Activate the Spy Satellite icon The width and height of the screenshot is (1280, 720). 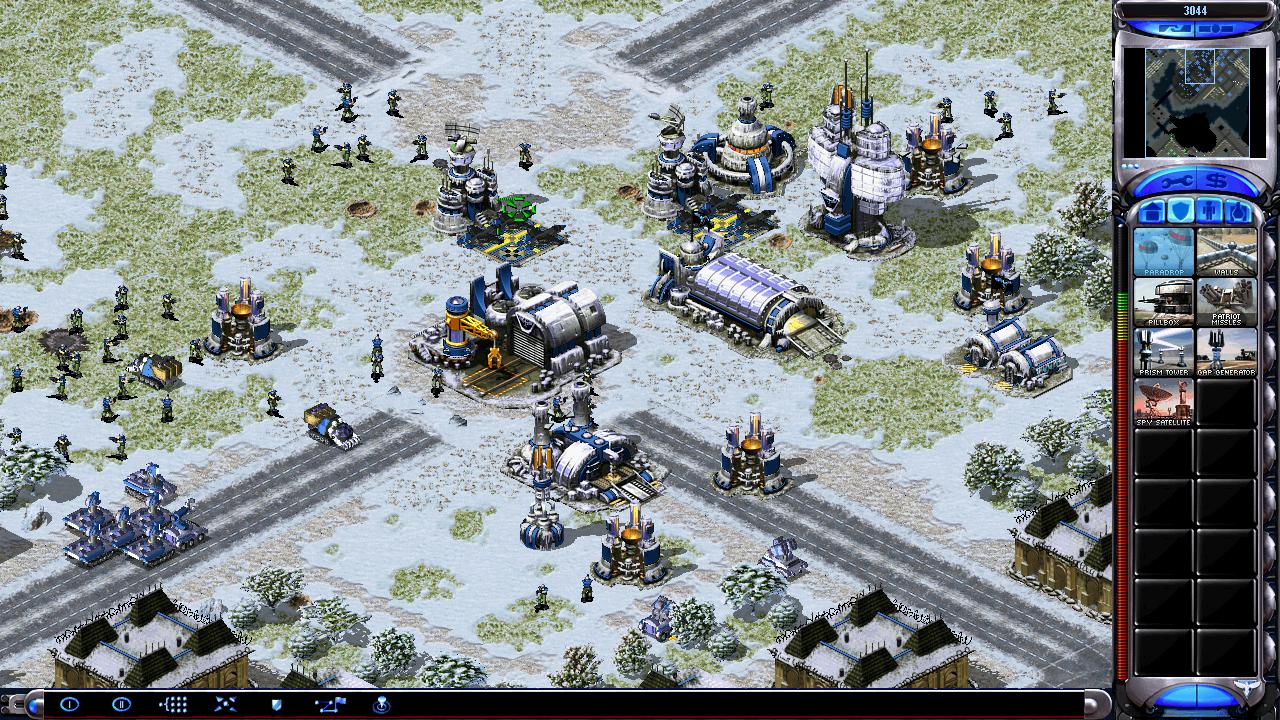coord(1163,401)
